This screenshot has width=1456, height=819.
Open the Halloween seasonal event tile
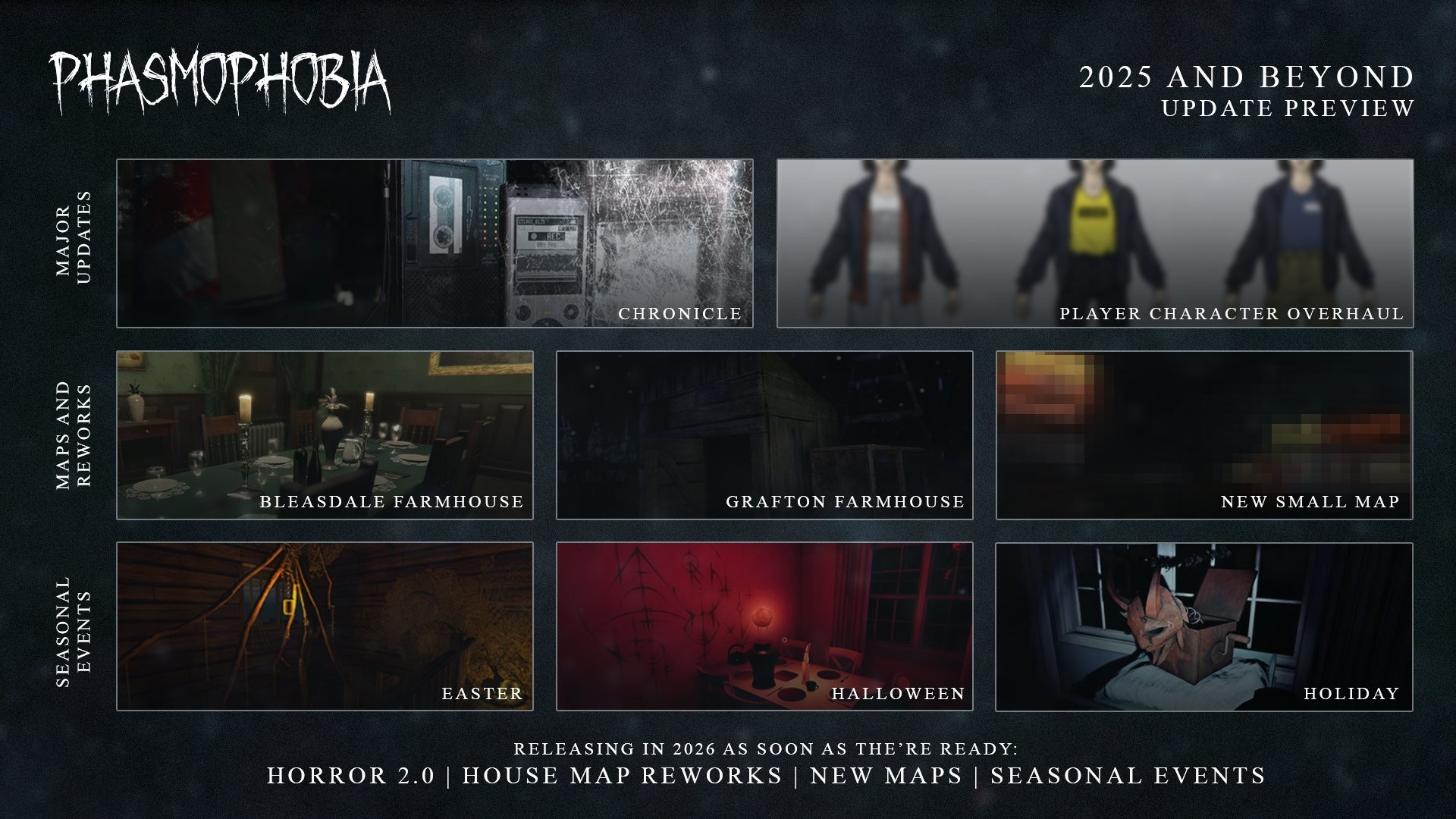[x=764, y=626]
